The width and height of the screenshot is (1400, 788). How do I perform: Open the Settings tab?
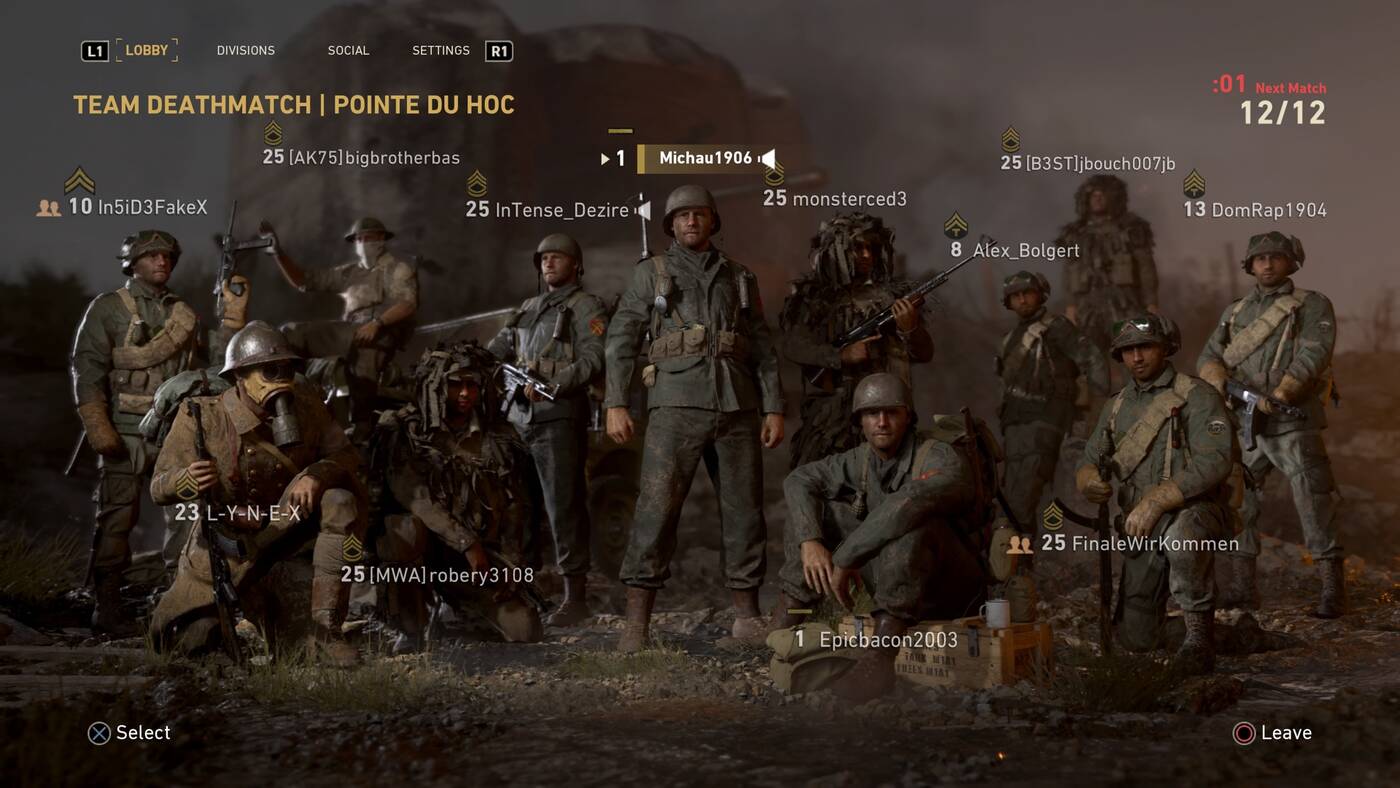[x=441, y=50]
